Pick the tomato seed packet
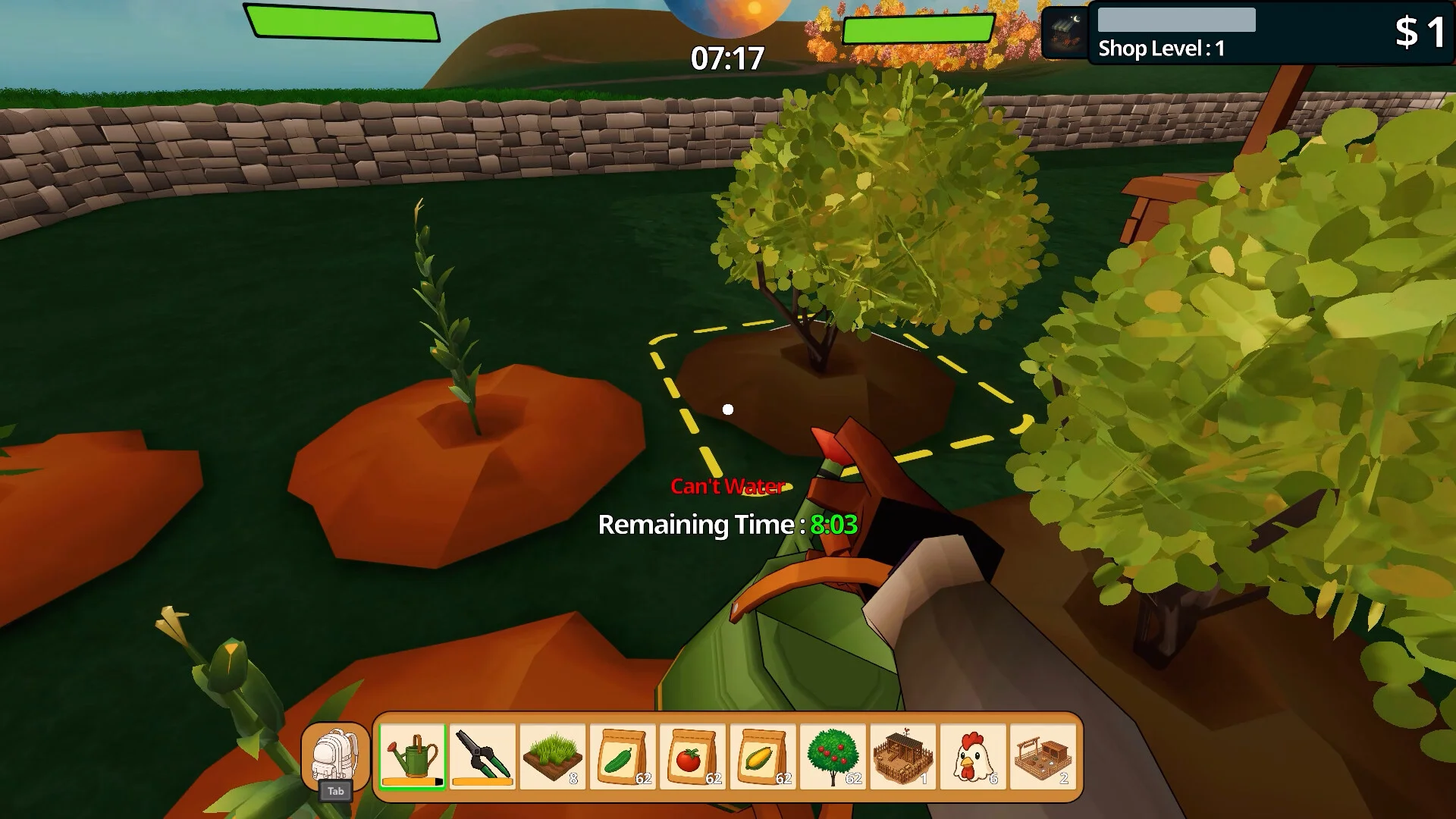The image size is (1456, 819). coord(692,756)
